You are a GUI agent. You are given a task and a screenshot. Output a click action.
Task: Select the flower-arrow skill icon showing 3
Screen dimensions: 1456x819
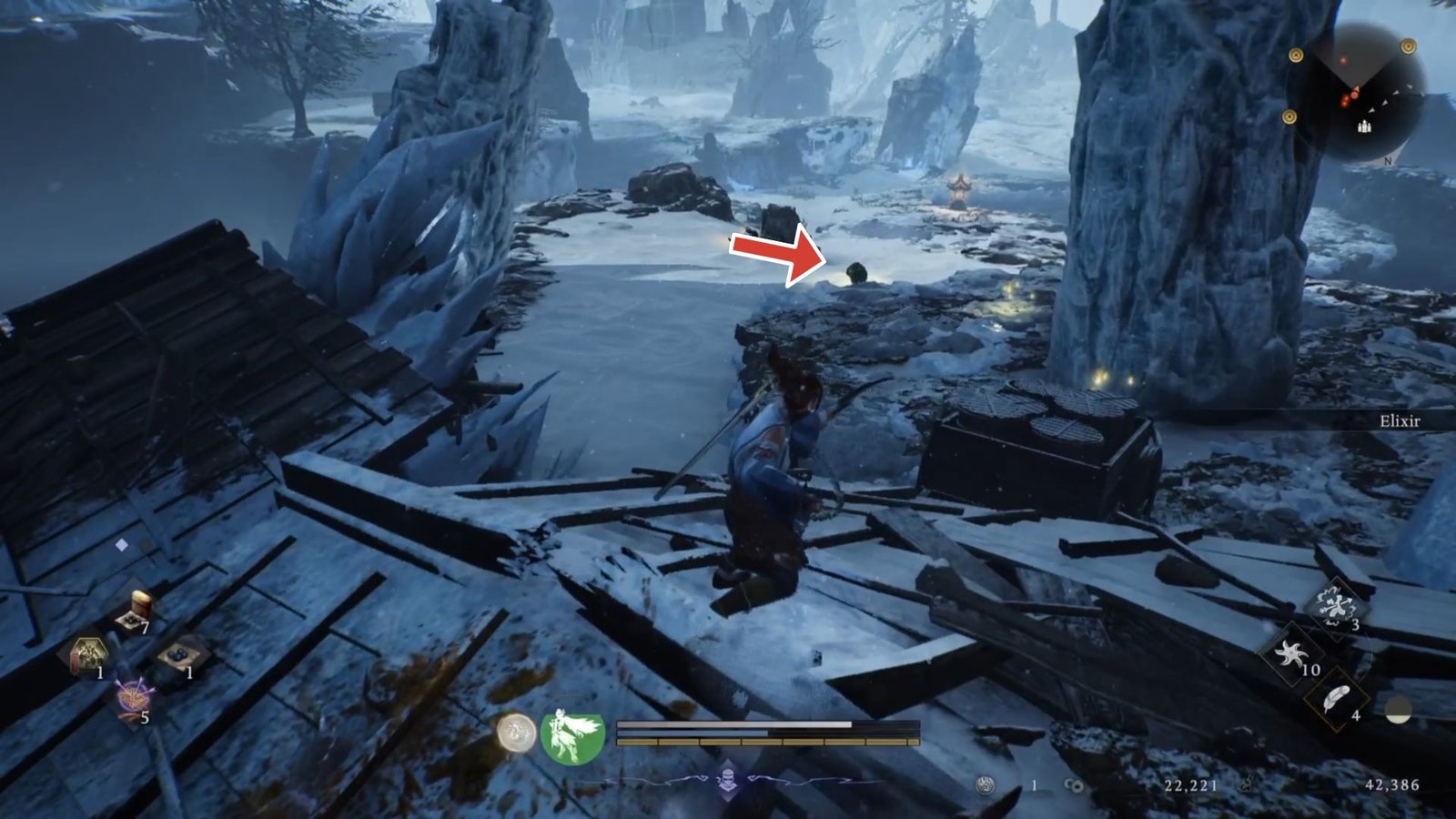click(1336, 604)
